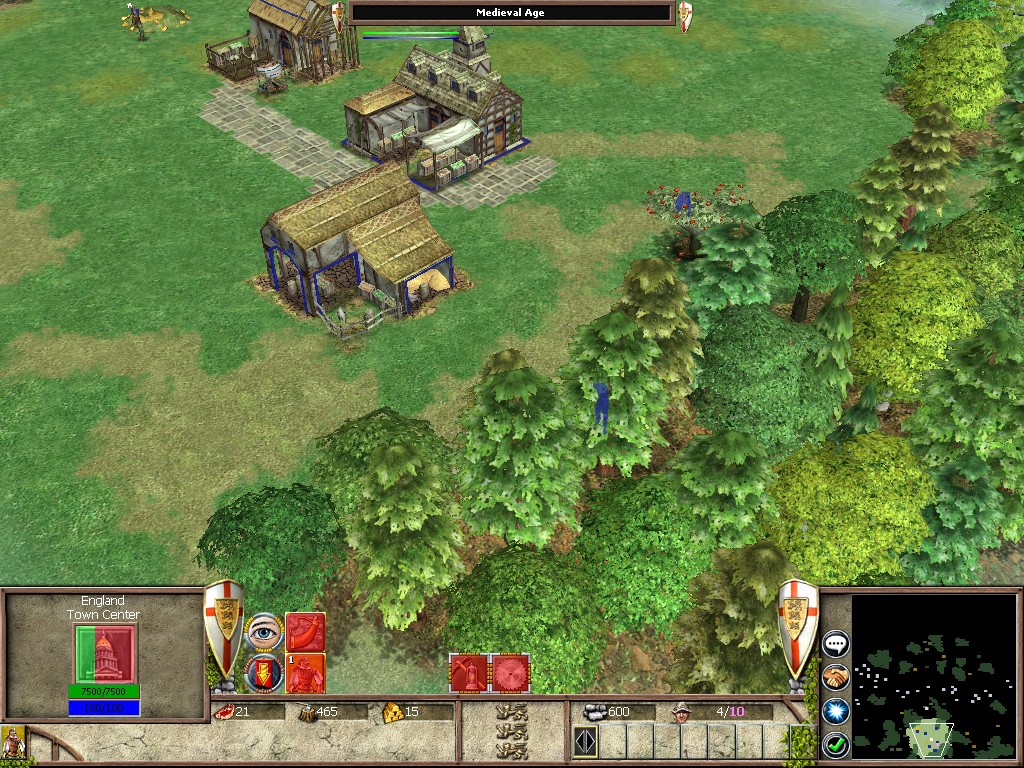Click the eye icon button
Screen dimensions: 1024x768
[x=264, y=632]
